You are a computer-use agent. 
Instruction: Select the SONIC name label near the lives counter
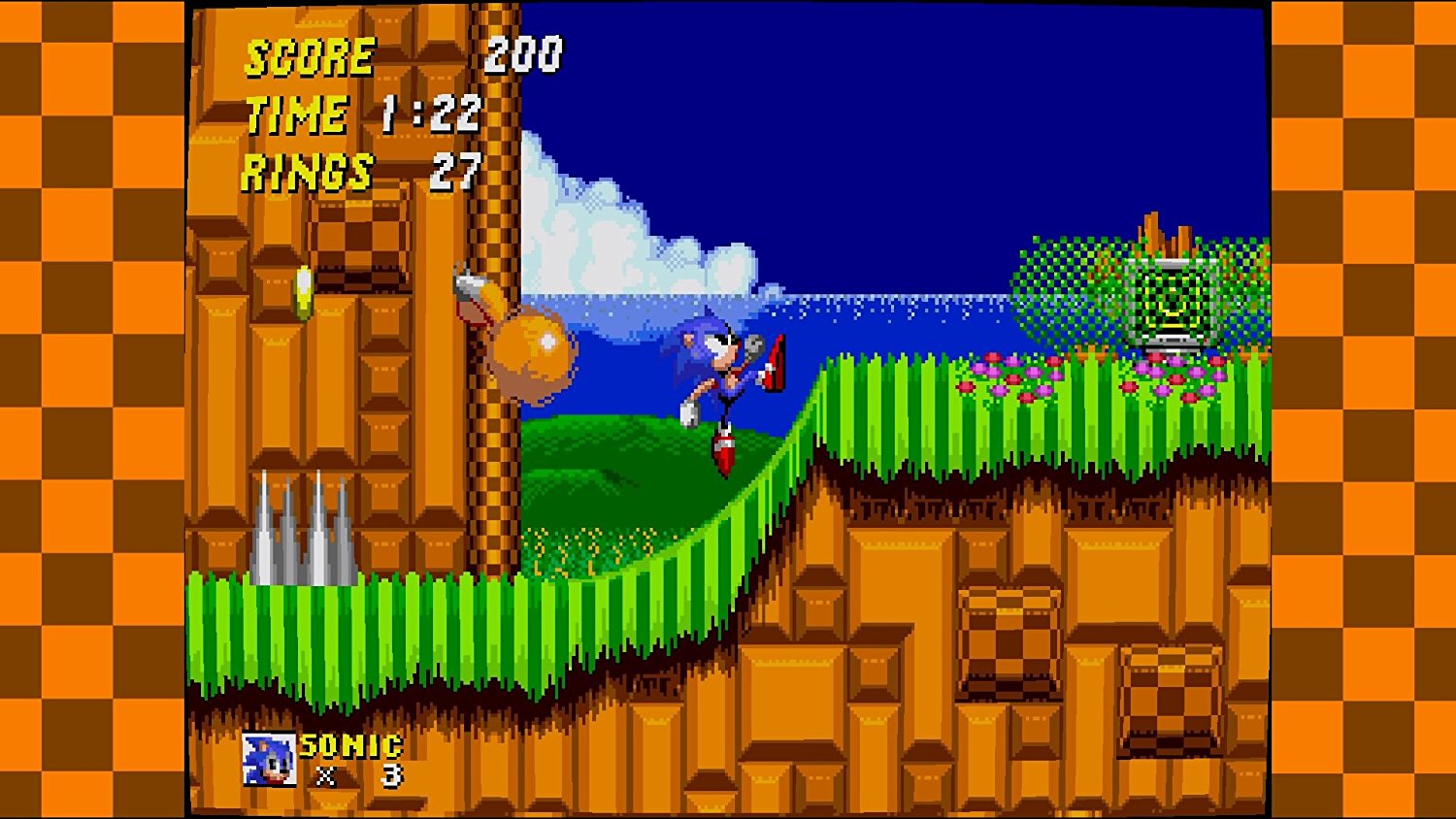(349, 745)
